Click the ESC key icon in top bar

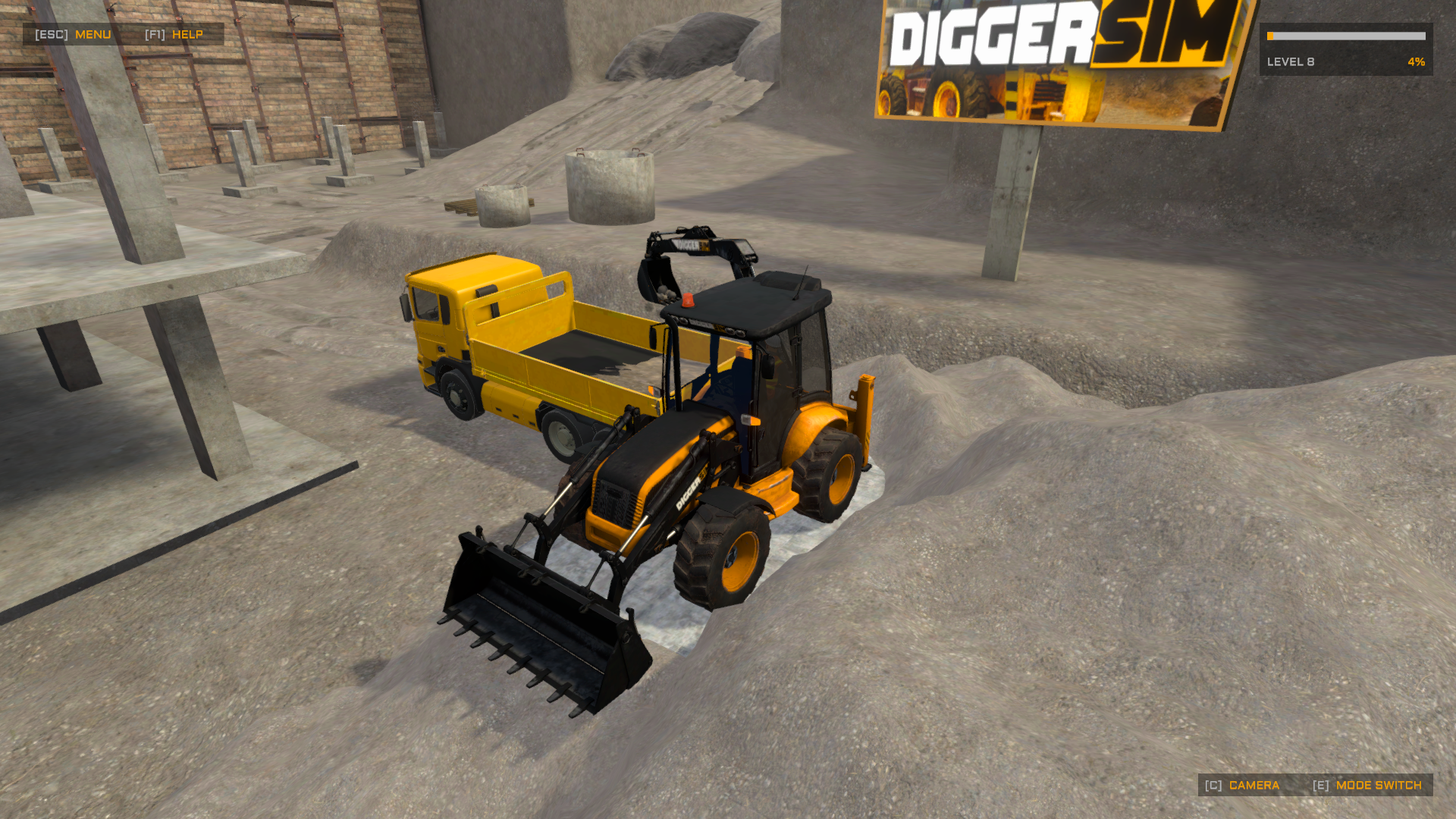click(52, 34)
